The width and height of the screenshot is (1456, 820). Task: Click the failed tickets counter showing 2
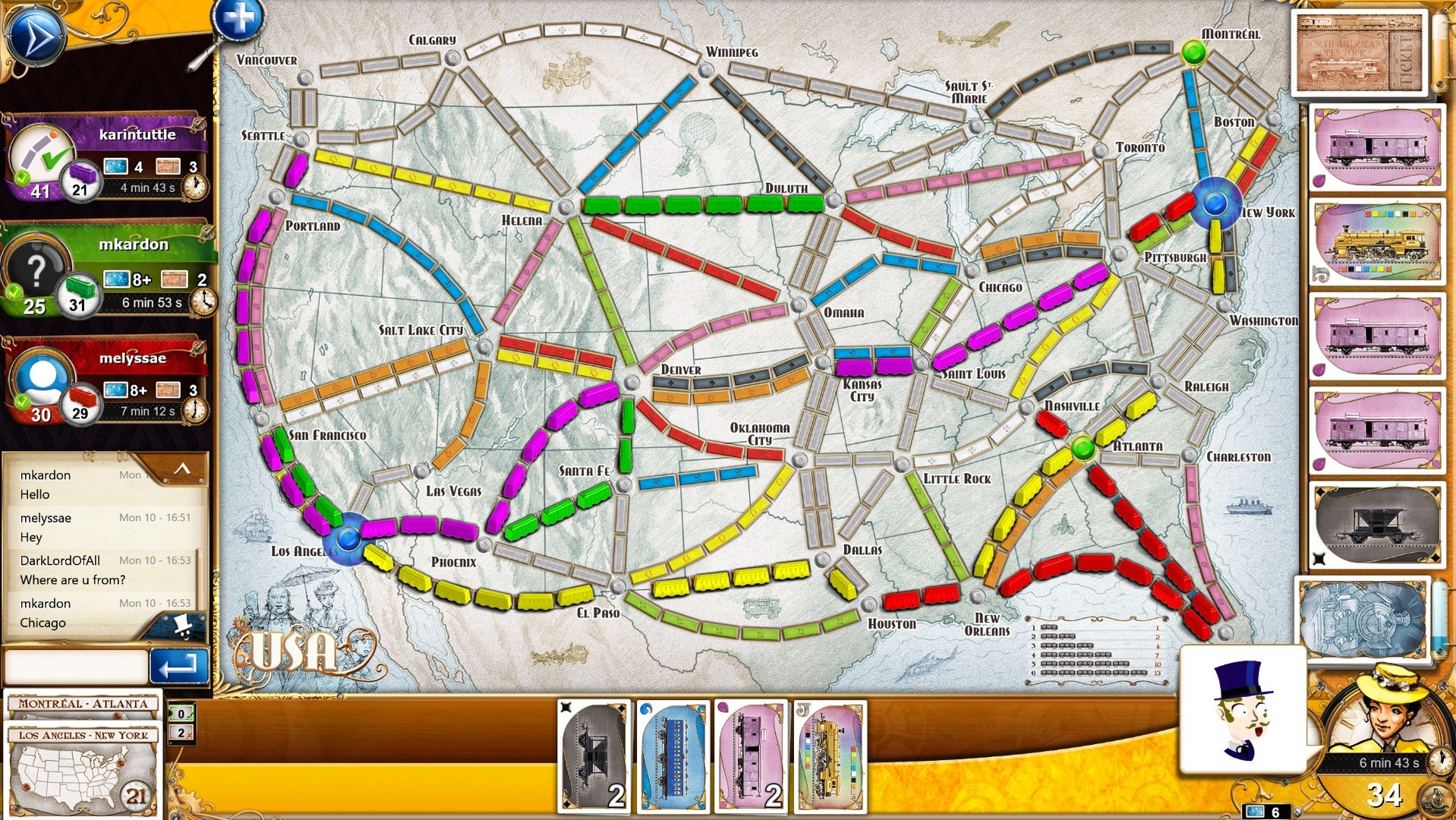click(x=179, y=733)
